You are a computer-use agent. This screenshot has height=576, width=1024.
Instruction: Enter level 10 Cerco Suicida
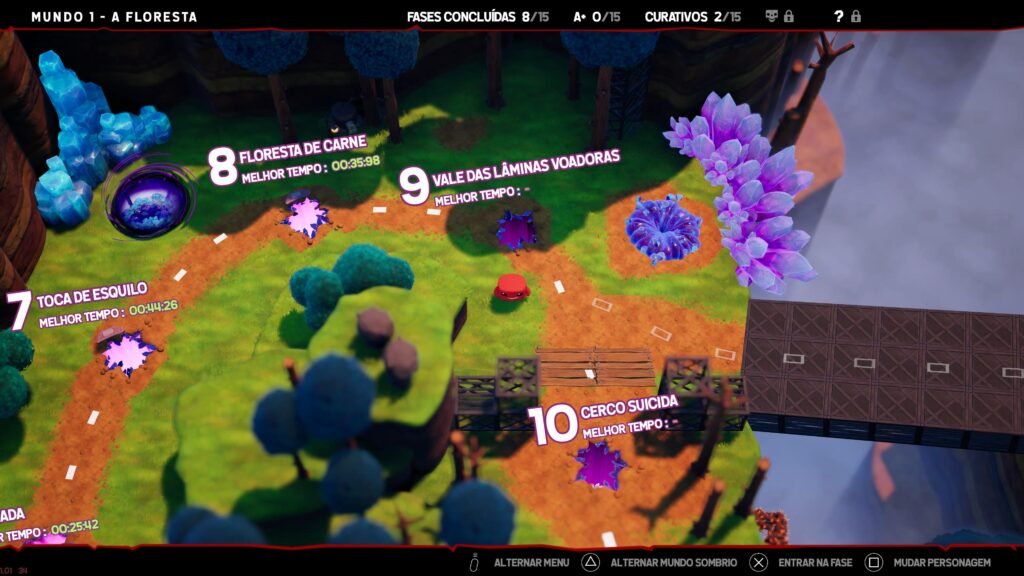point(600,465)
